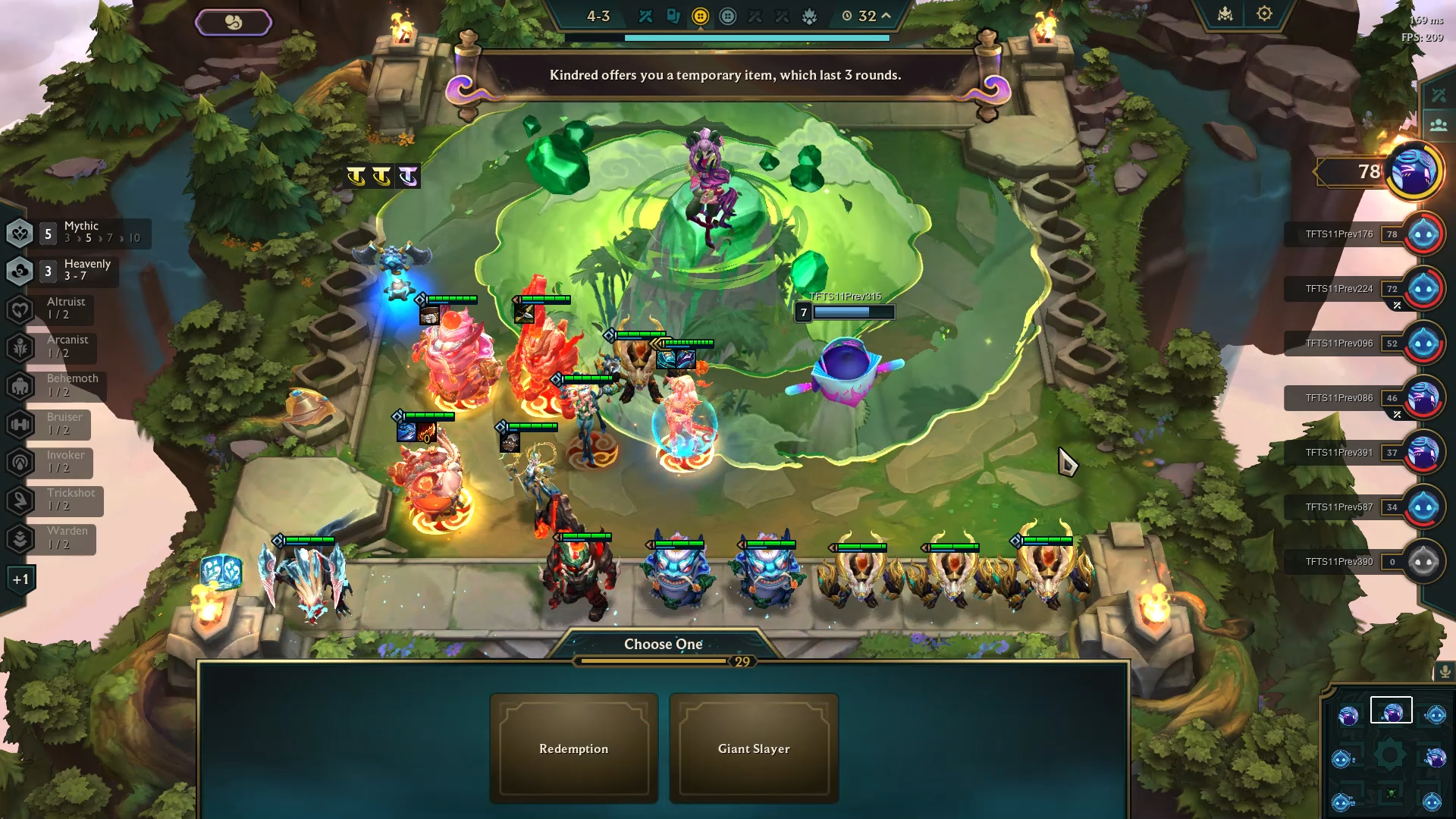Choose the Giant Slayer item
Screen dimensions: 1456x819
coord(754,748)
